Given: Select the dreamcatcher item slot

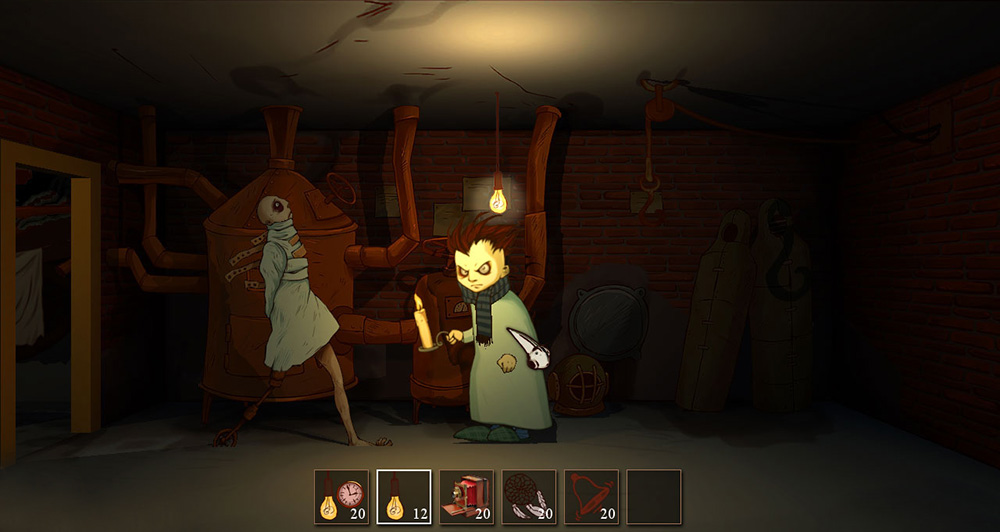Looking at the screenshot, I should [x=529, y=497].
